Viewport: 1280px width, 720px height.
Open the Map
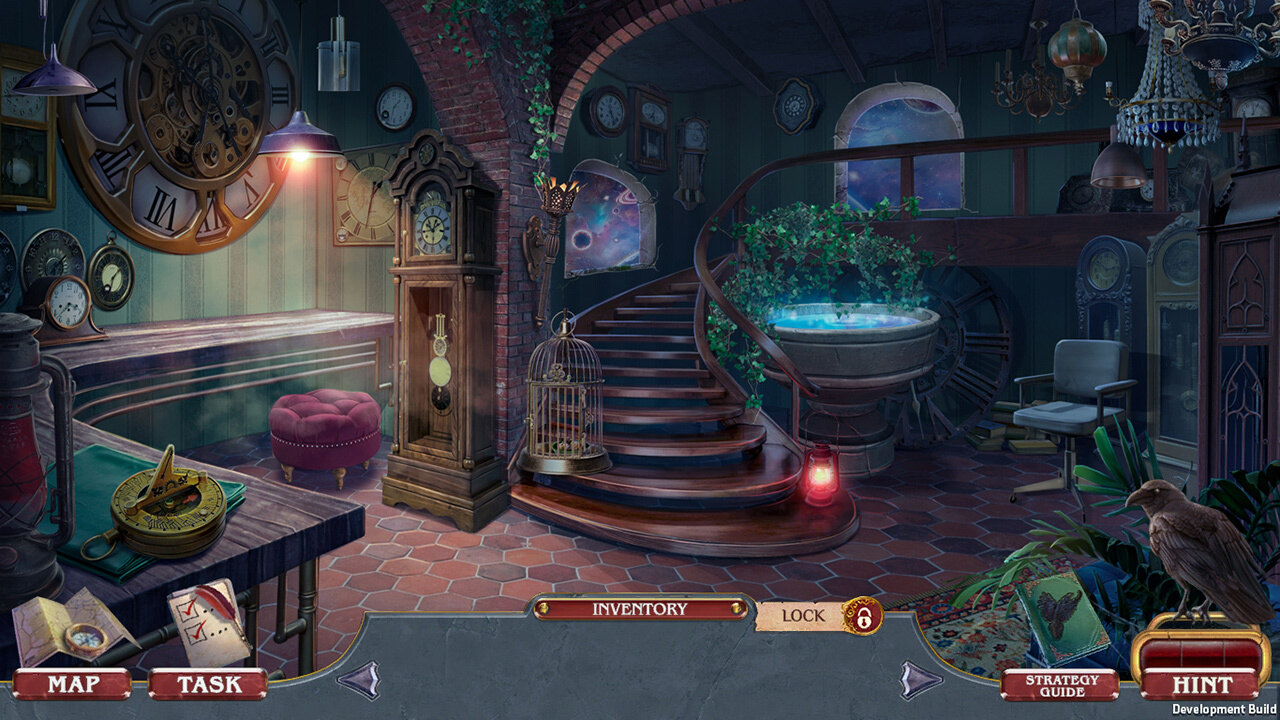pyautogui.click(x=72, y=684)
